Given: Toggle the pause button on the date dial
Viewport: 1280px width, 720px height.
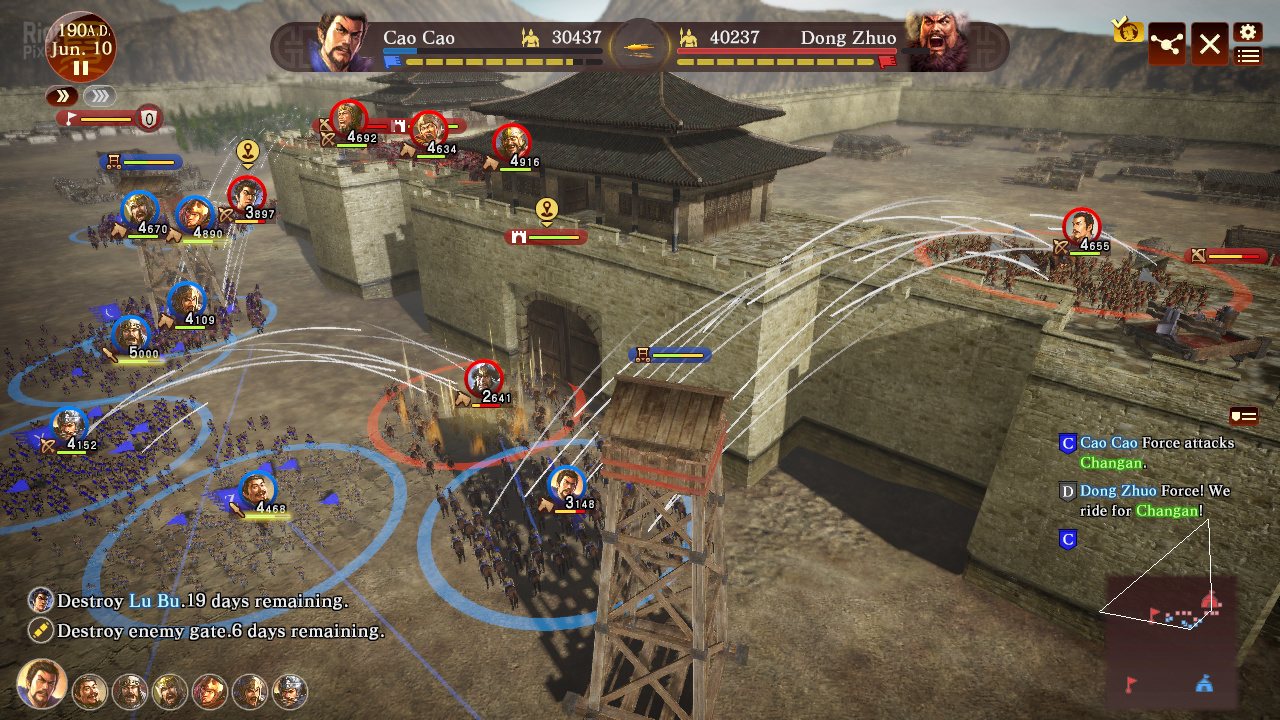Looking at the screenshot, I should pos(80,68).
